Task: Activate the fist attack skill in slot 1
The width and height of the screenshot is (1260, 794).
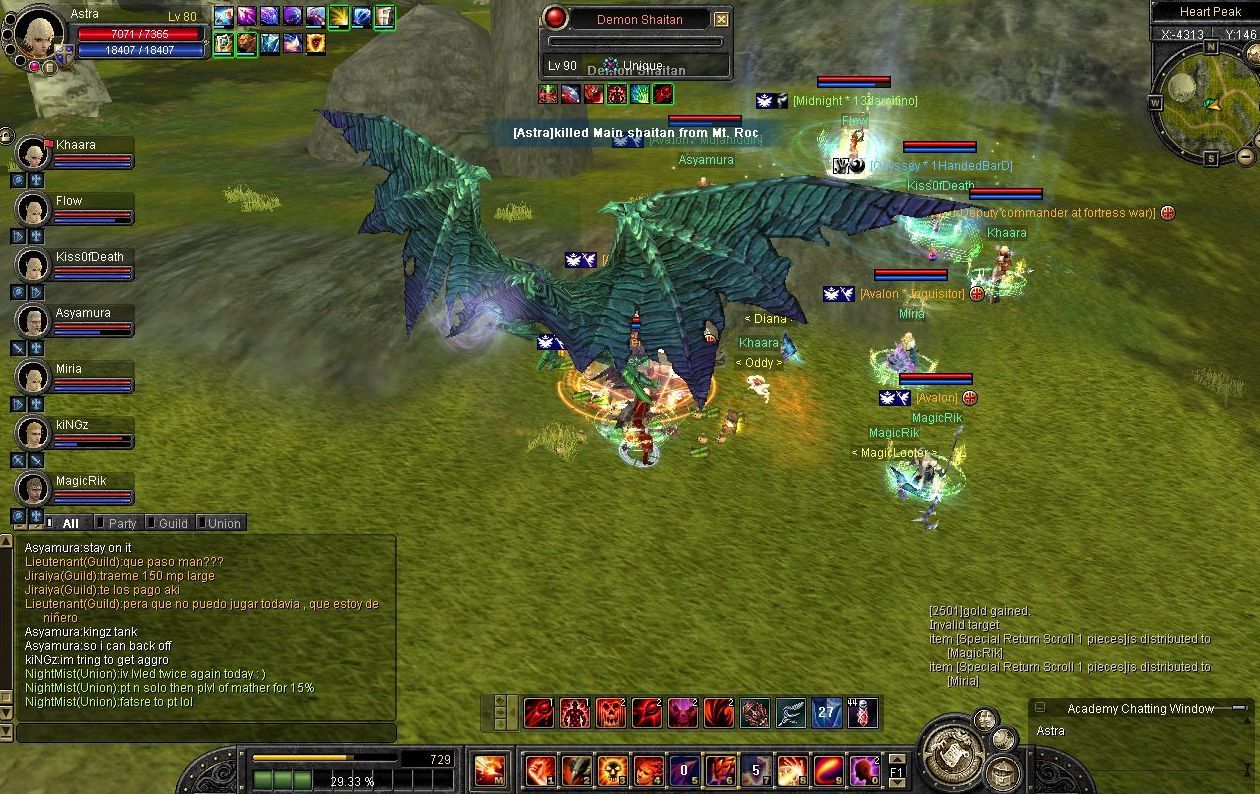Action: (540, 771)
